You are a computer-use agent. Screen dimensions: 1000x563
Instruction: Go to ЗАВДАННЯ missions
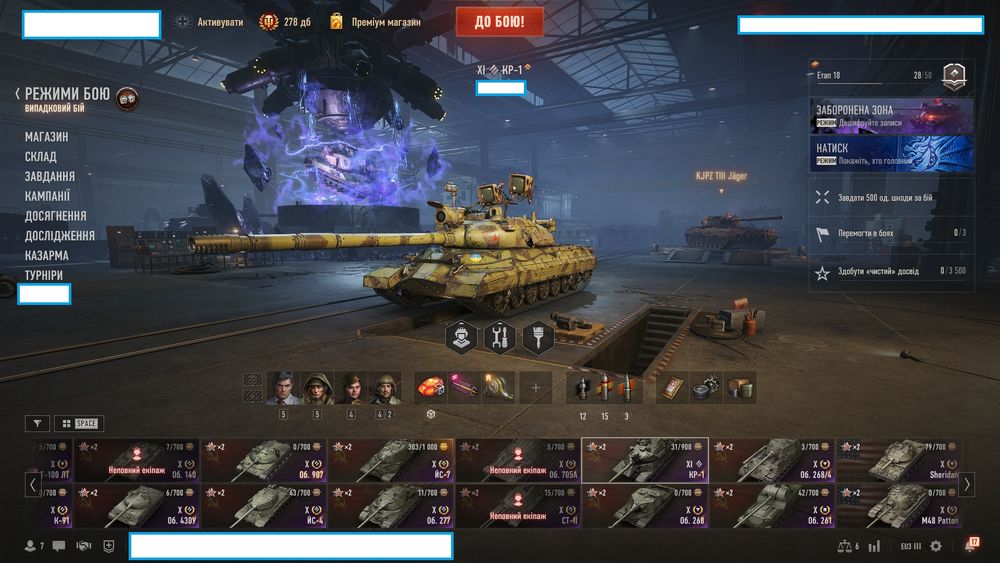coord(50,176)
